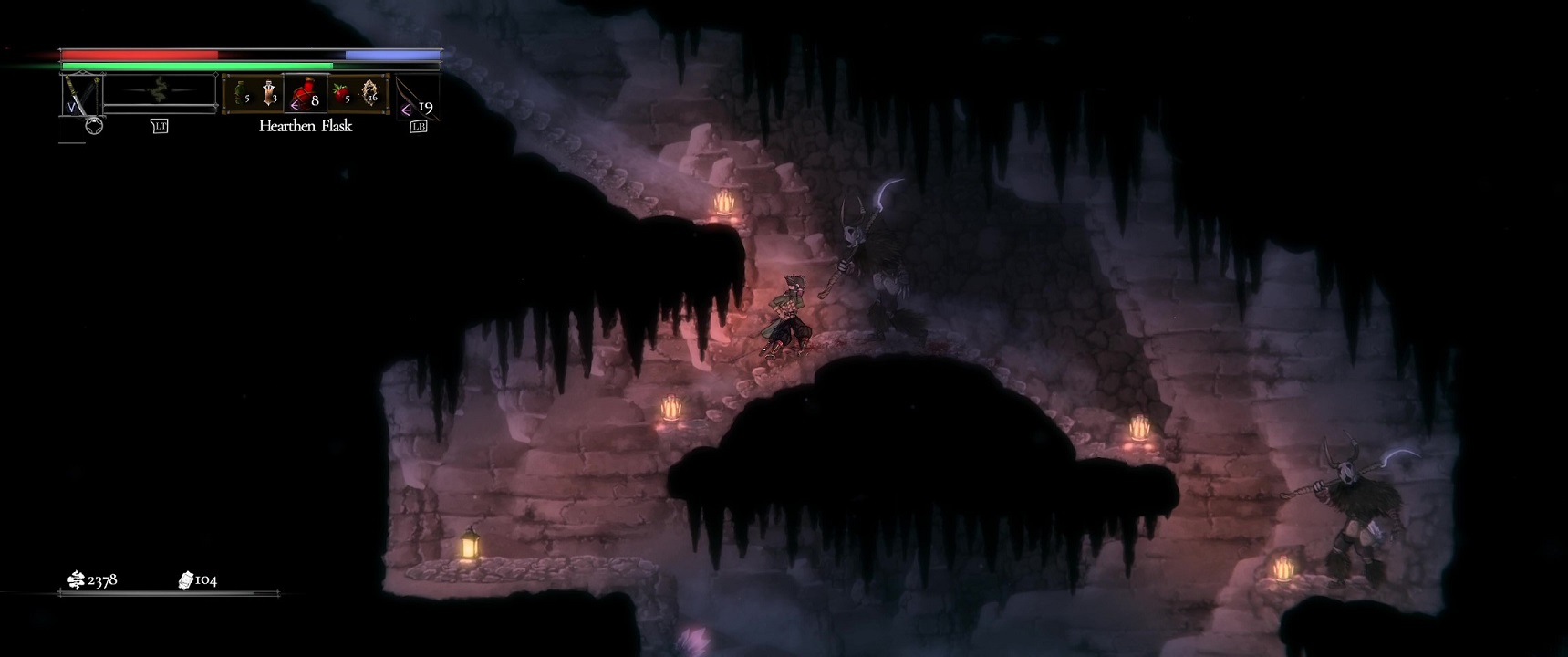Select the red berry consumable
1568x657 pixels.
[342, 94]
